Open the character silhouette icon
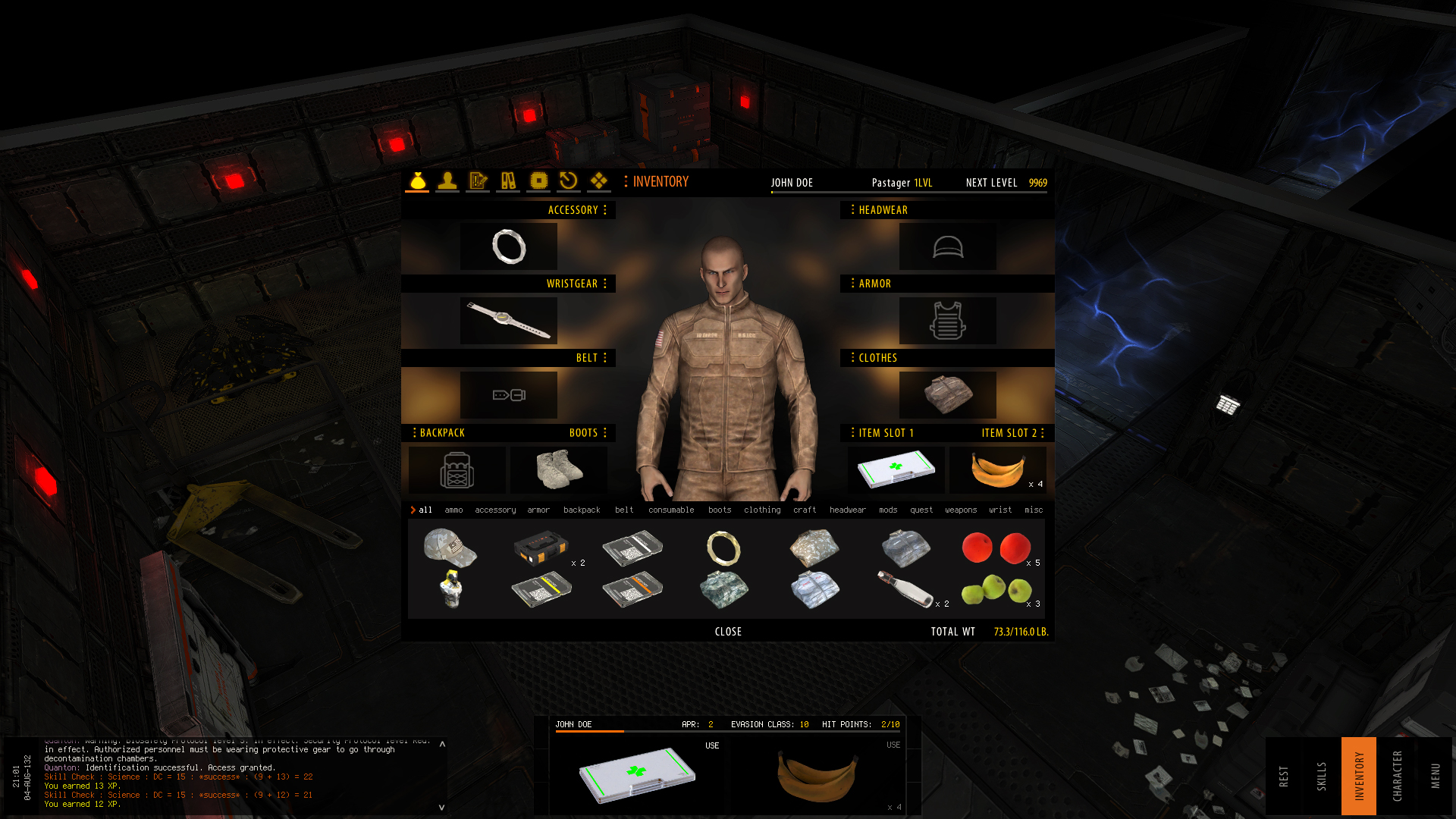Viewport: 1456px width, 819px height. 447,181
